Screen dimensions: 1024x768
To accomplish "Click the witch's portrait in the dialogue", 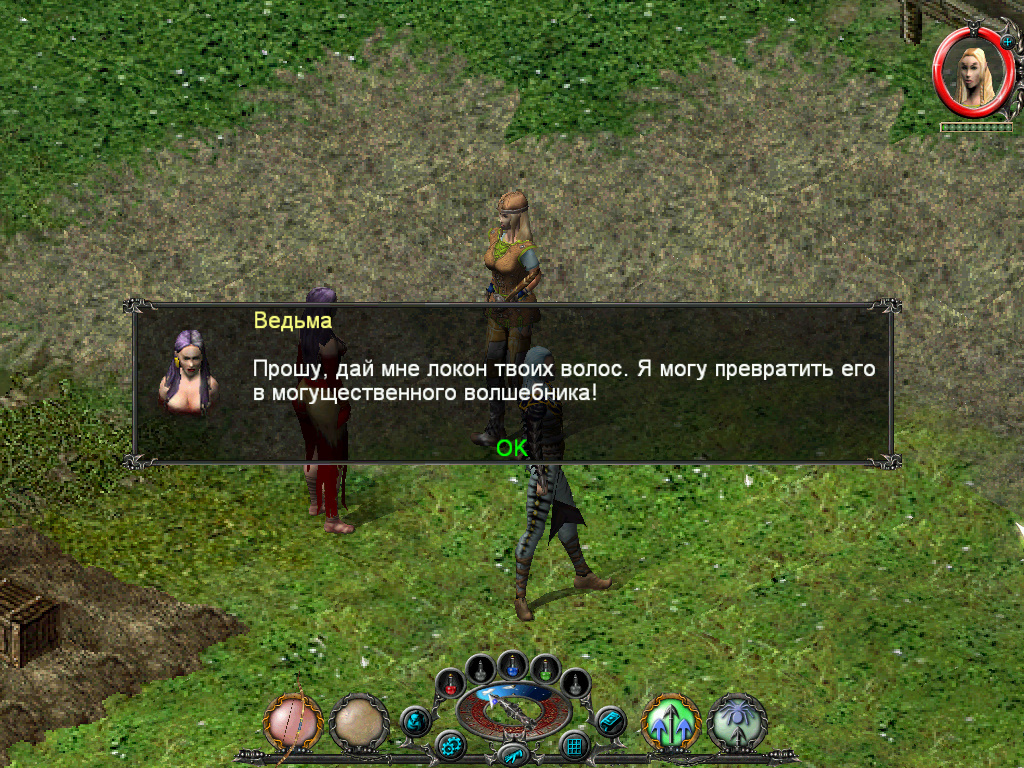I will [x=187, y=370].
